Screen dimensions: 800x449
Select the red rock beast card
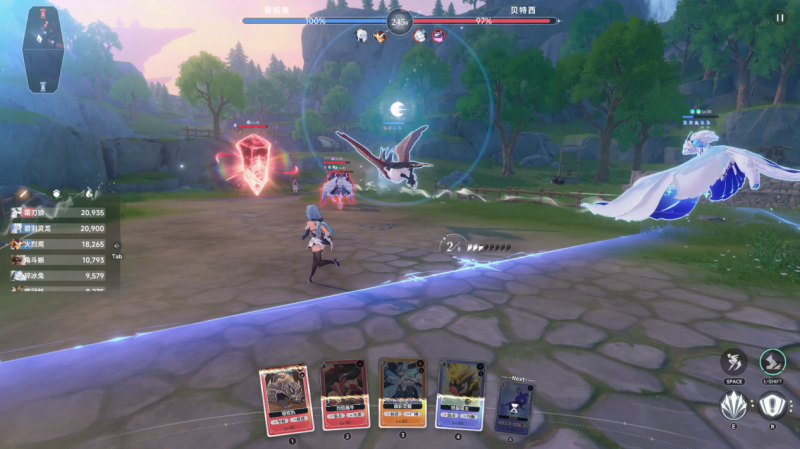click(286, 399)
